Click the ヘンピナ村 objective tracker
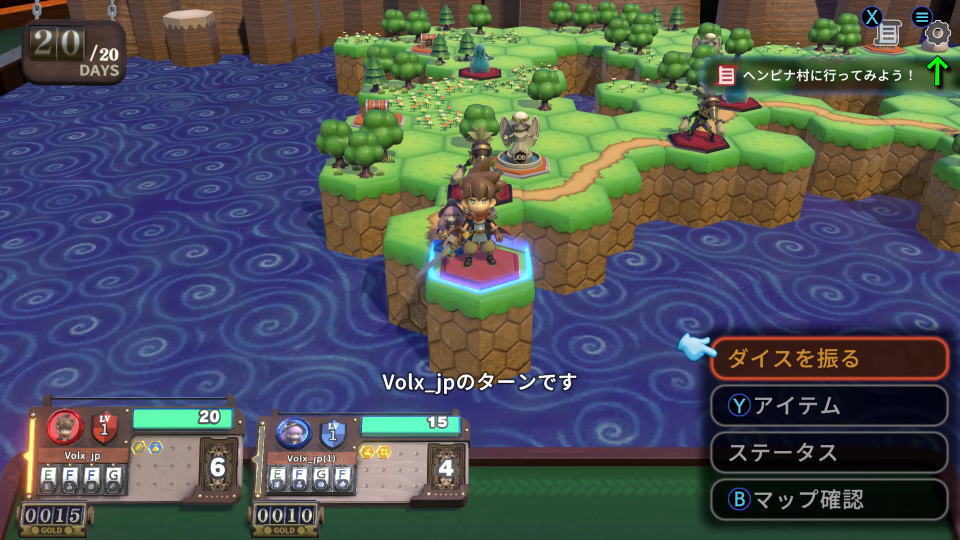The image size is (960, 540). click(820, 75)
